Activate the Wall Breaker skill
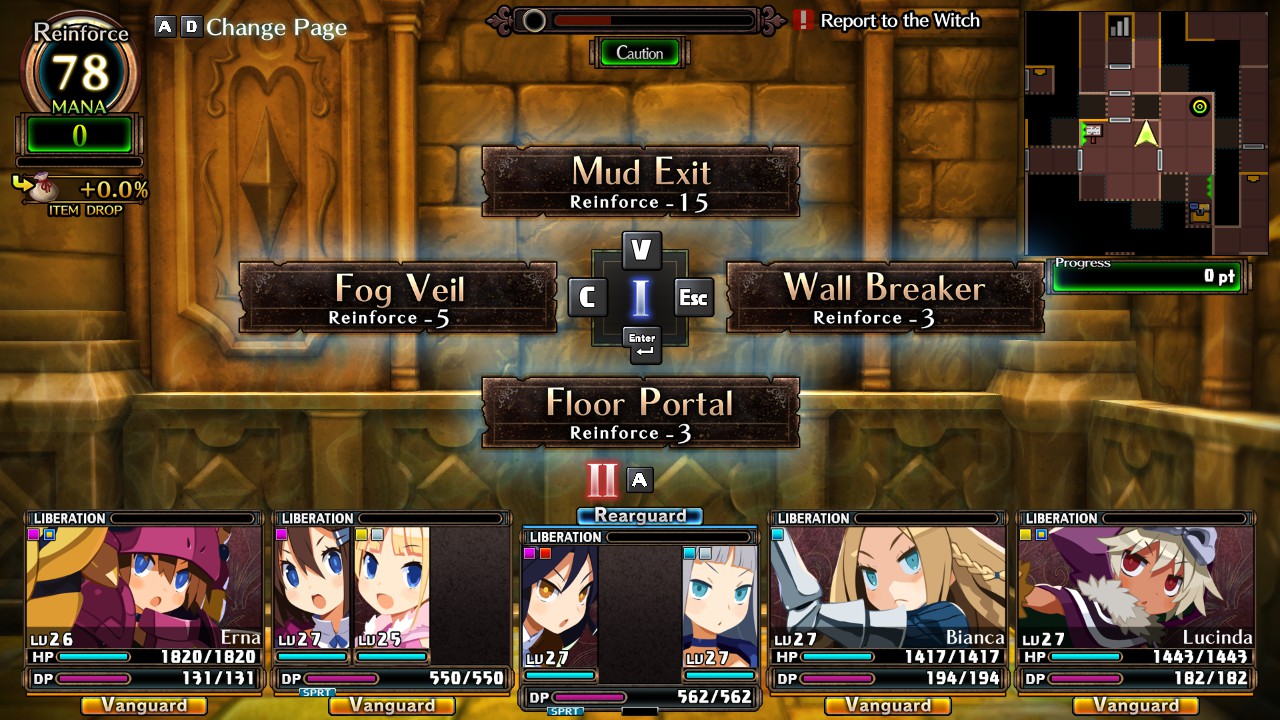The width and height of the screenshot is (1280, 720). pyautogui.click(x=884, y=298)
